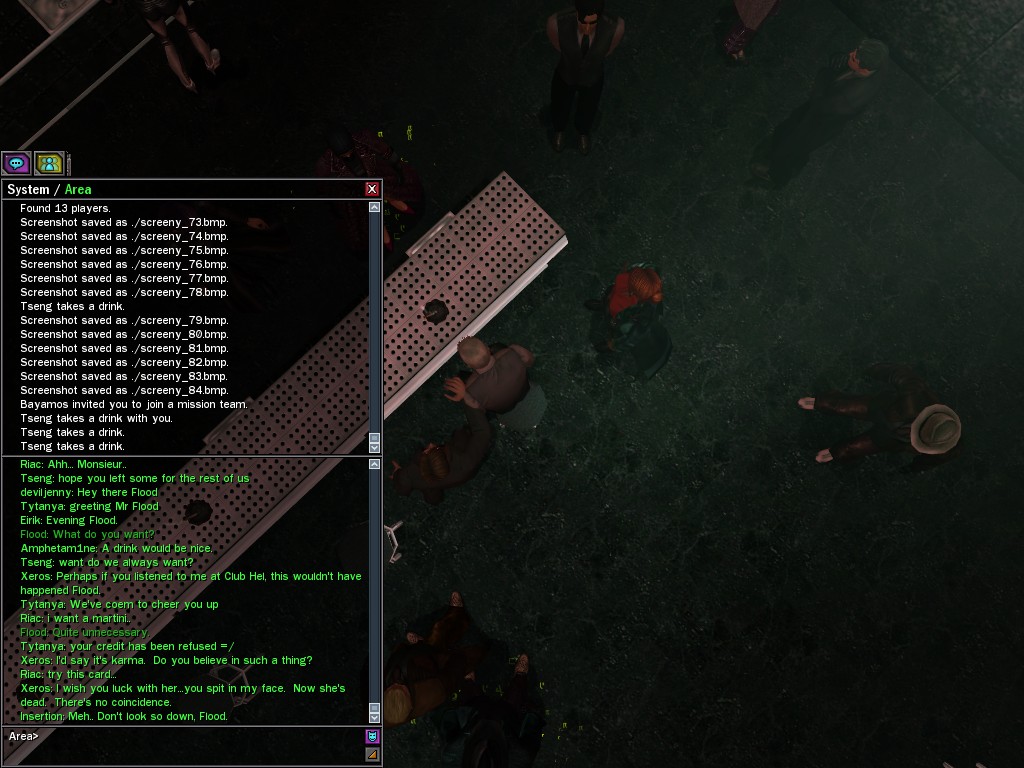Close the System / Area chat window
Image resolution: width=1024 pixels, height=768 pixels.
point(372,189)
